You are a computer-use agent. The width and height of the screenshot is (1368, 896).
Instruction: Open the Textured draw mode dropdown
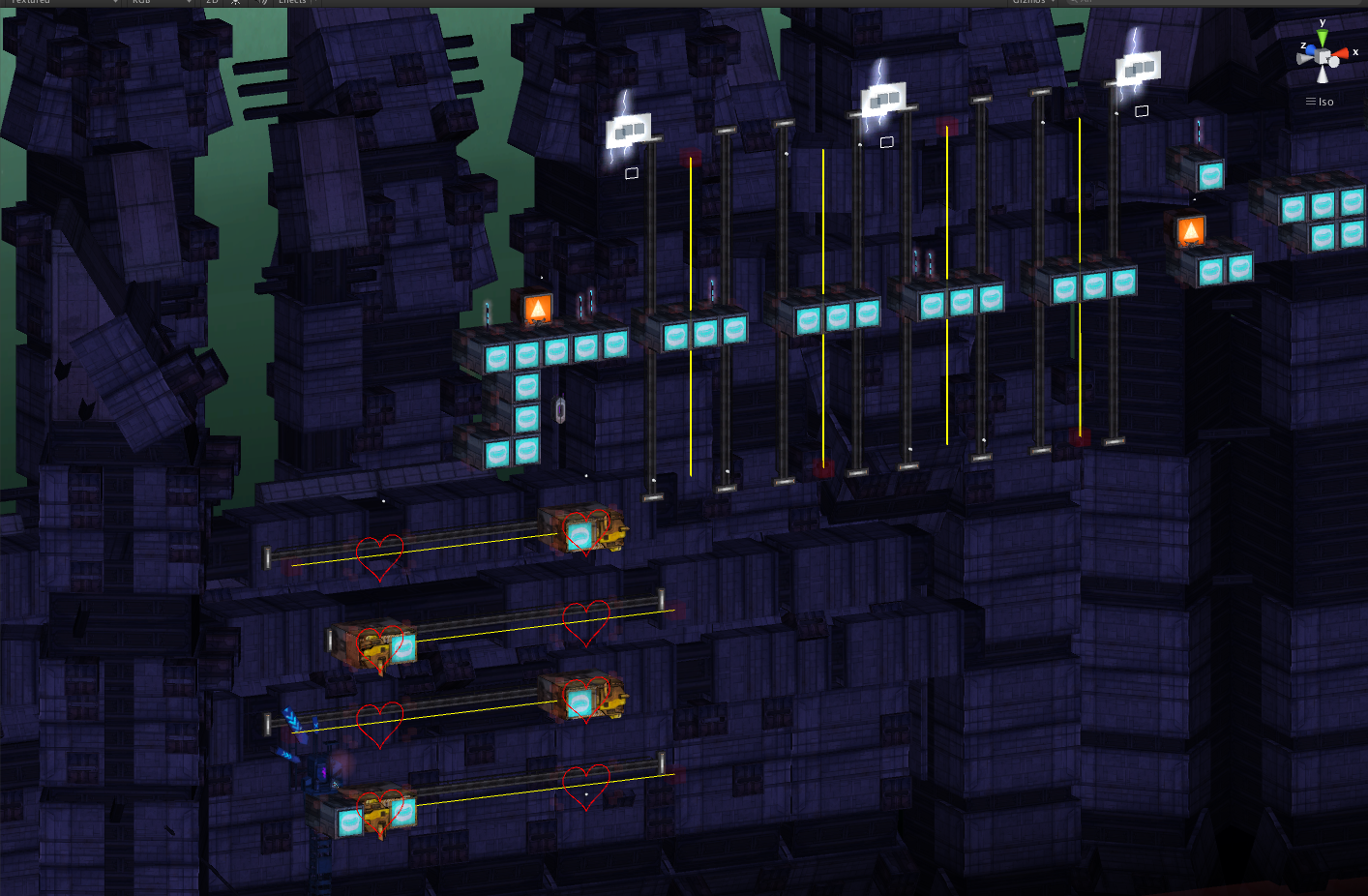58,3
